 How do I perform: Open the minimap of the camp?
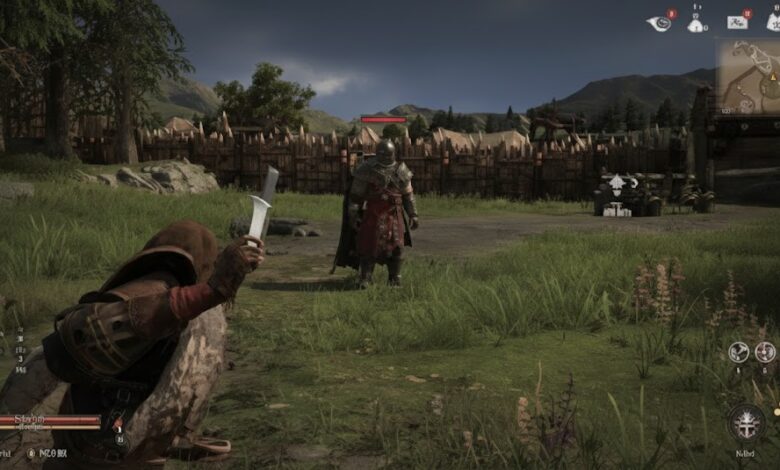(x=746, y=77)
